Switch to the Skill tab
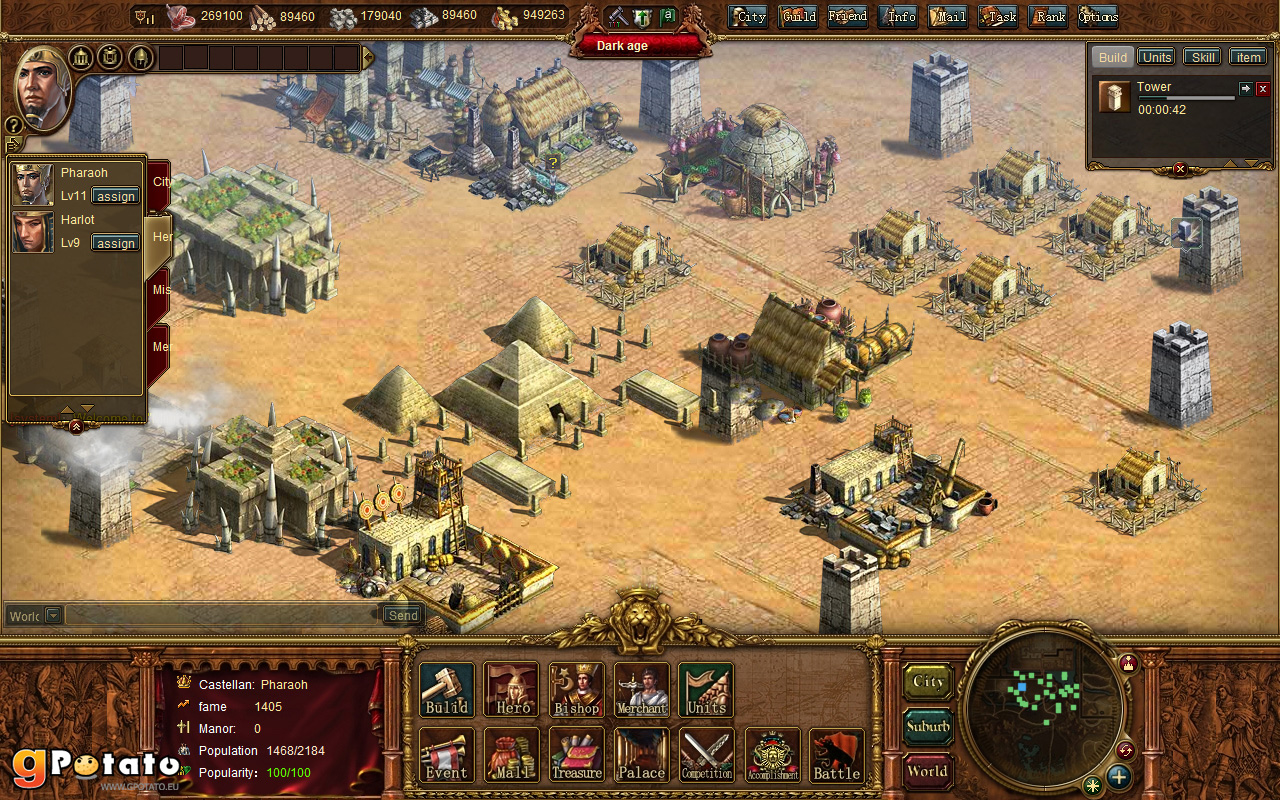This screenshot has height=800, width=1280. coord(1203,57)
